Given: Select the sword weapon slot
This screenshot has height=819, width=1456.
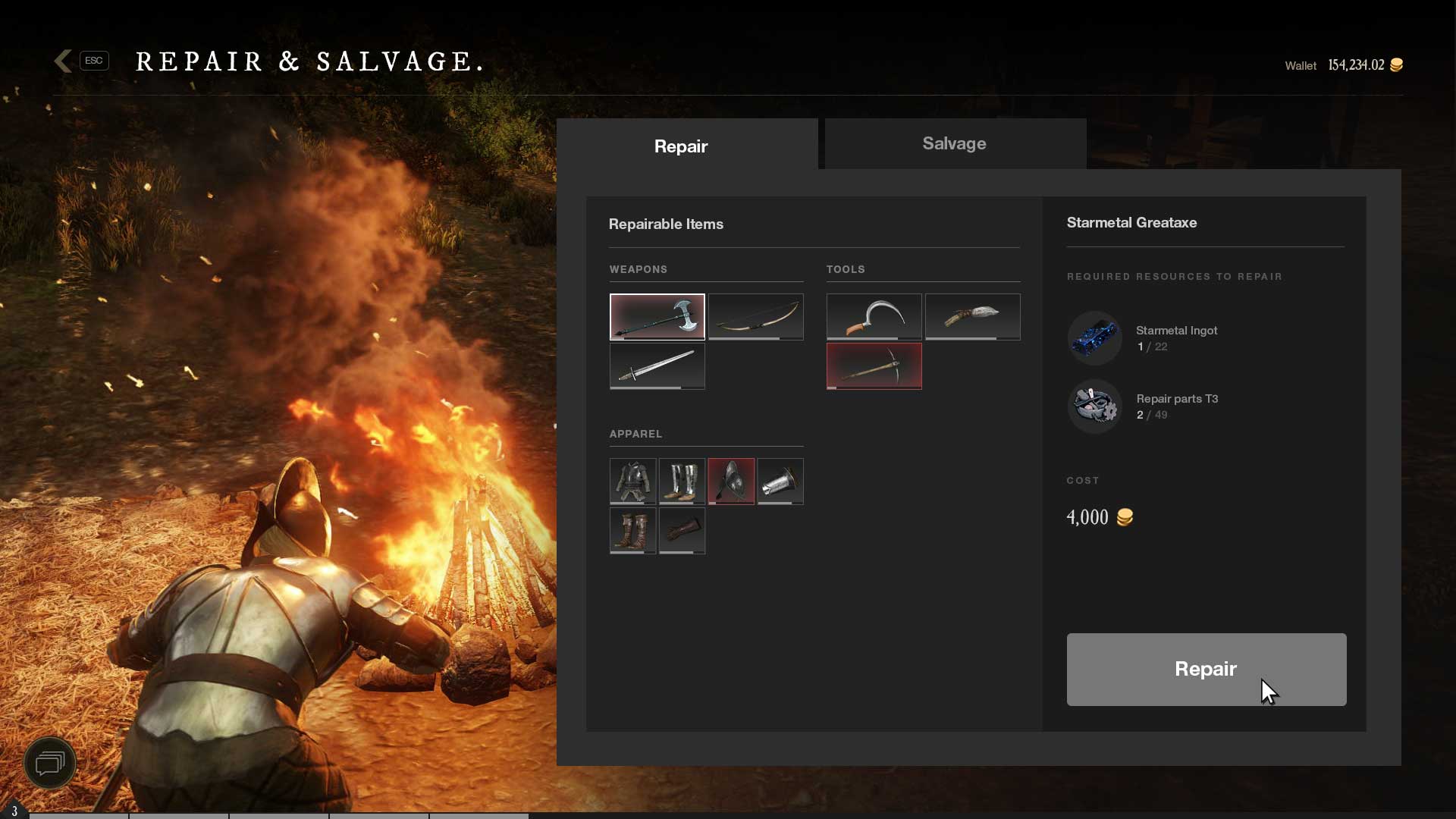Looking at the screenshot, I should pyautogui.click(x=657, y=366).
